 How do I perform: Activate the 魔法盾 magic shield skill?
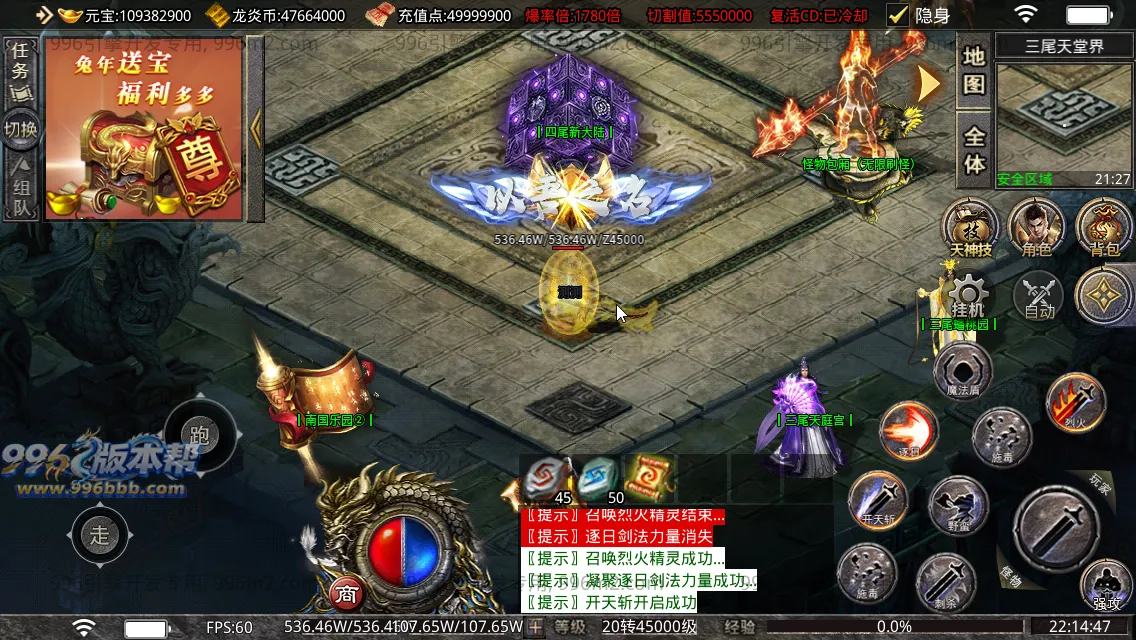pyautogui.click(x=963, y=371)
